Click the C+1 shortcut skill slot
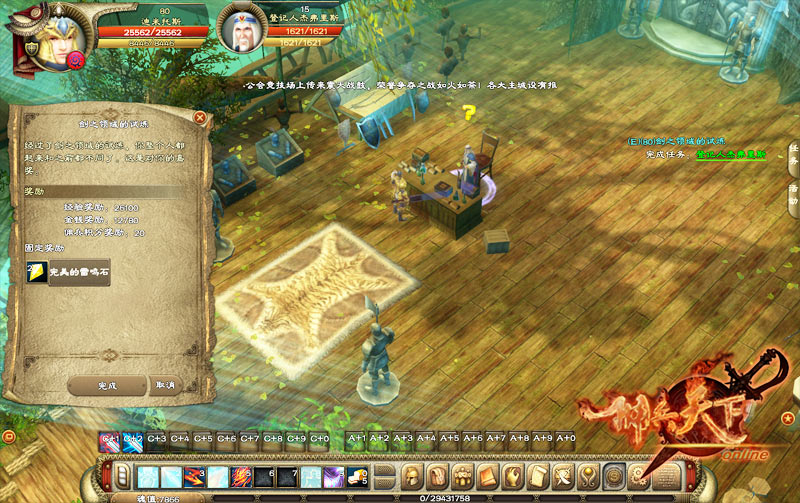Viewport: 800px width, 503px height. point(110,438)
